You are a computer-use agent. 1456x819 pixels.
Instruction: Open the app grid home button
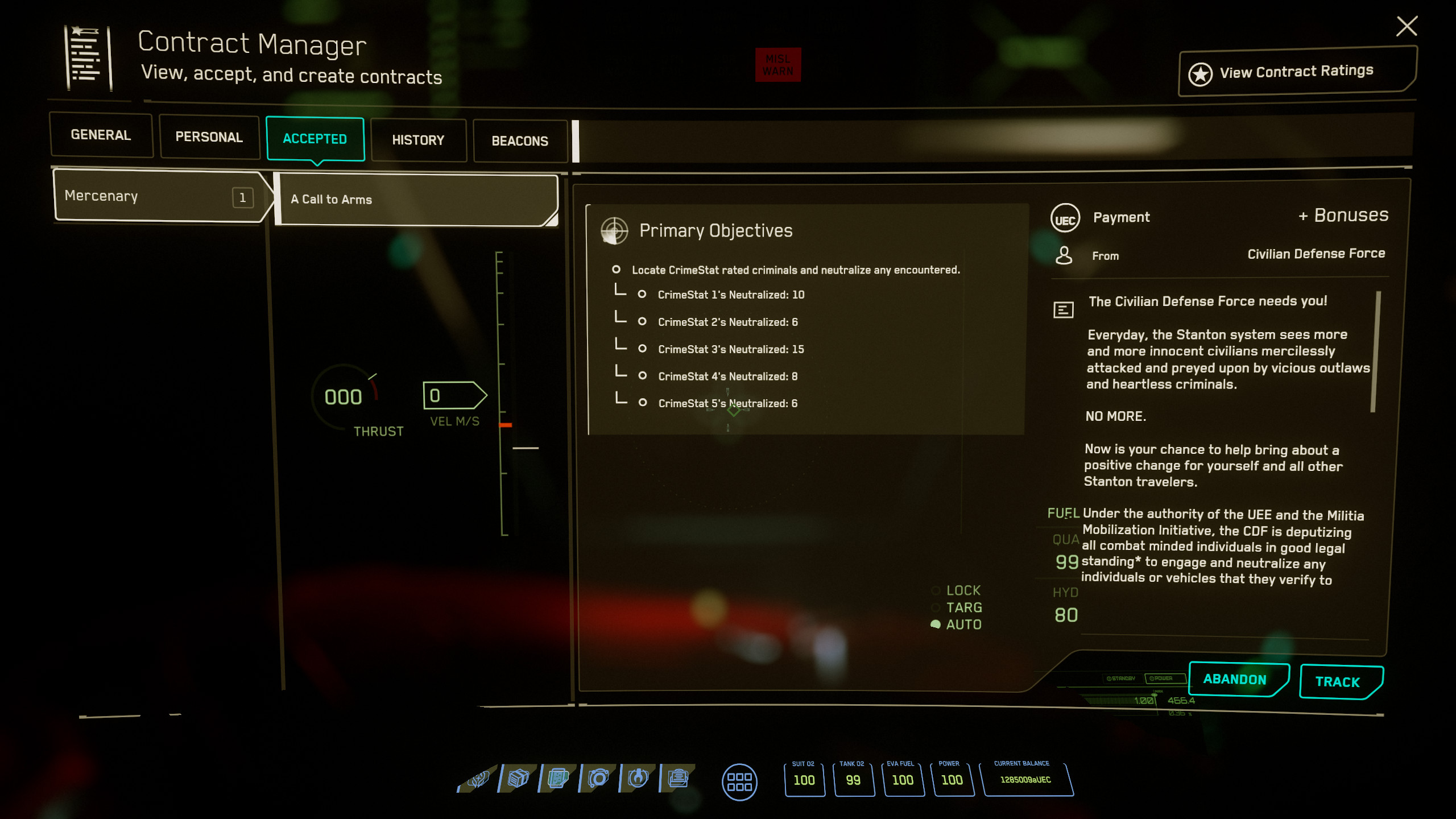(739, 782)
